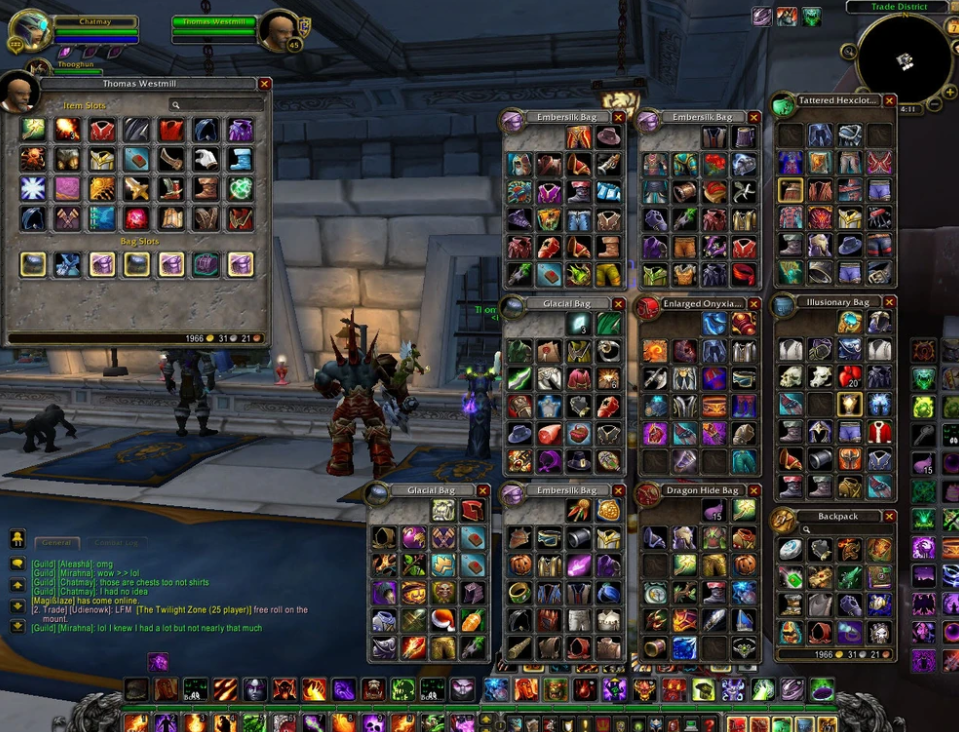The height and width of the screenshot is (732, 959).
Task: Switch to the Combat Log tab
Action: (x=117, y=543)
